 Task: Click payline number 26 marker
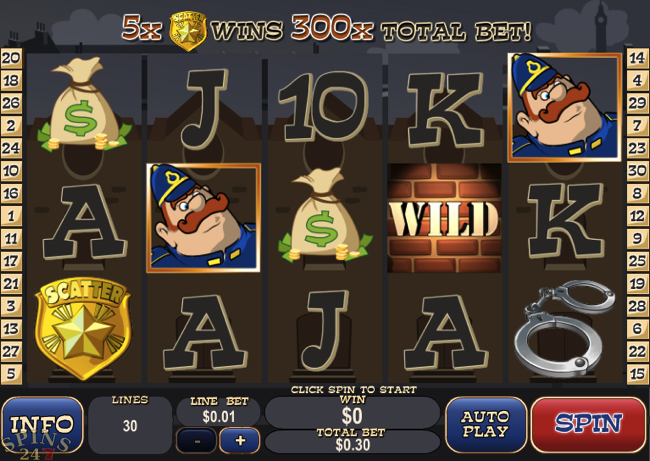click(12, 103)
